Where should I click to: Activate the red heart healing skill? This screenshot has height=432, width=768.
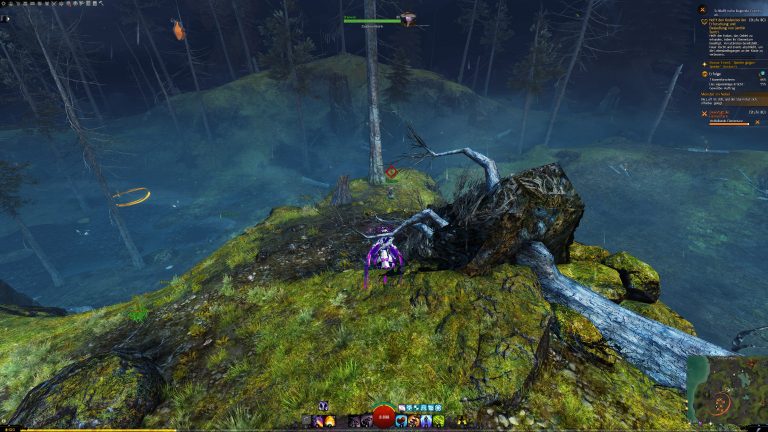coord(401,421)
